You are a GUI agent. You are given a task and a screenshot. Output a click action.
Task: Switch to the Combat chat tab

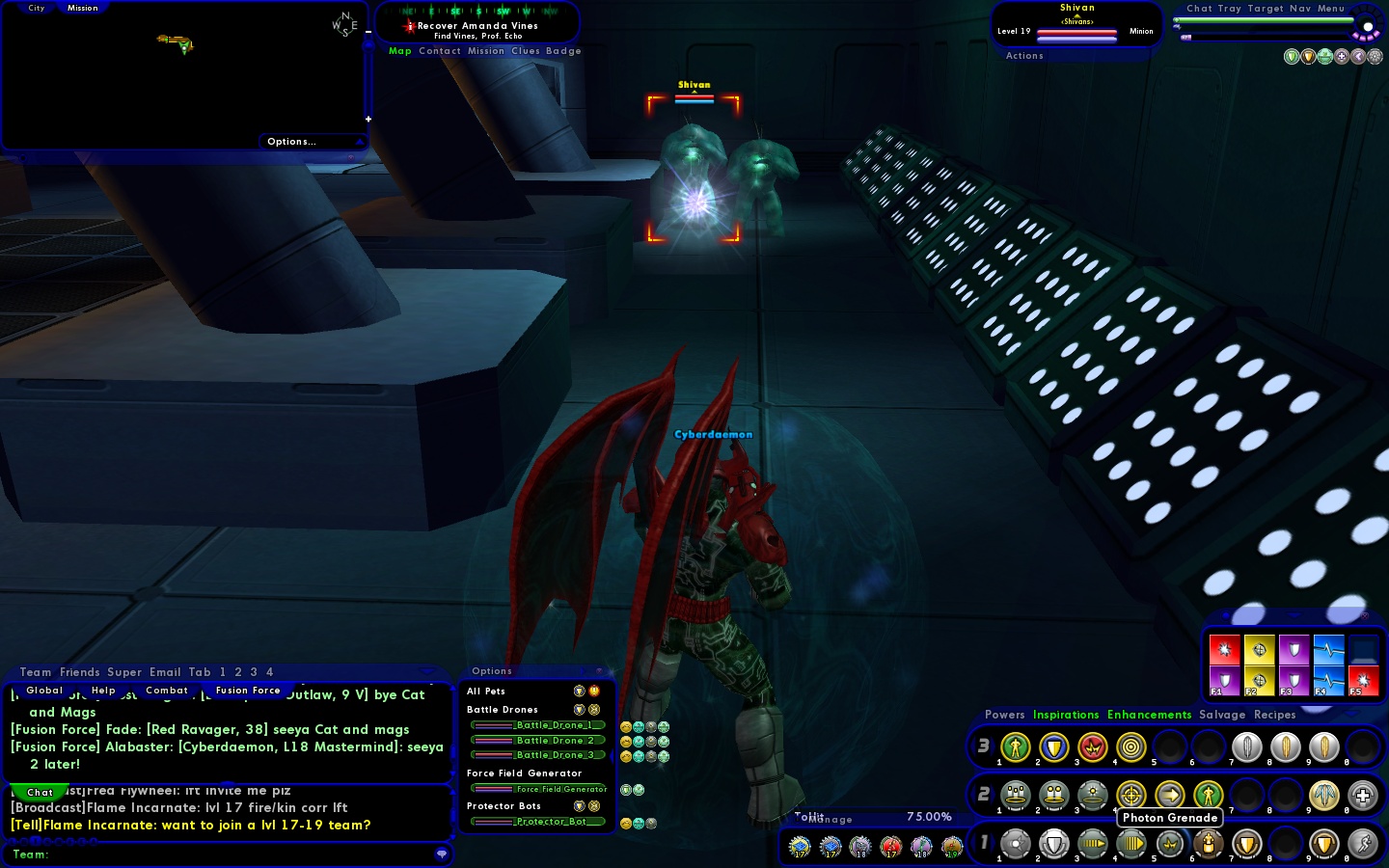click(167, 691)
